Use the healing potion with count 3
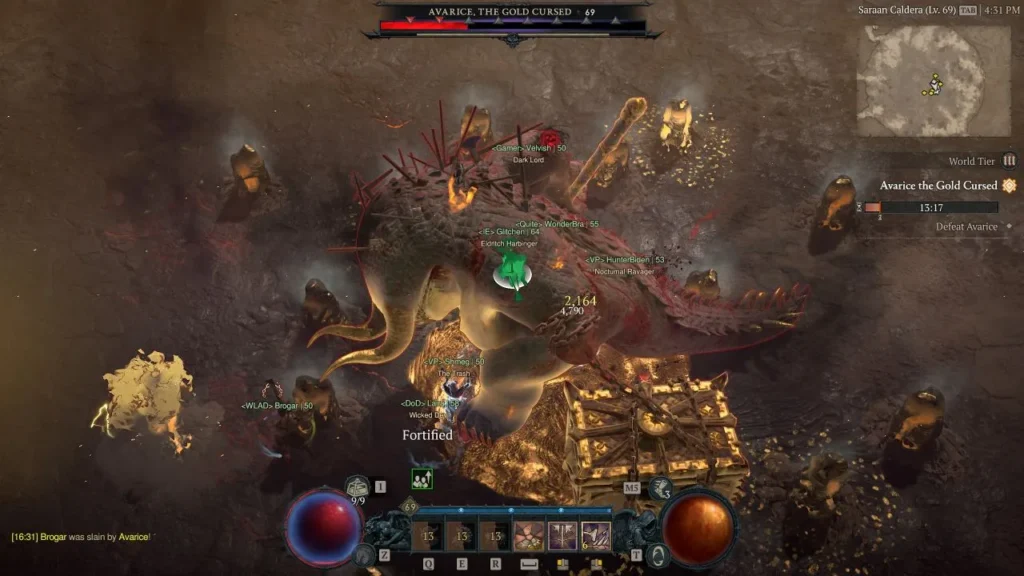1024x576 pixels. point(659,488)
